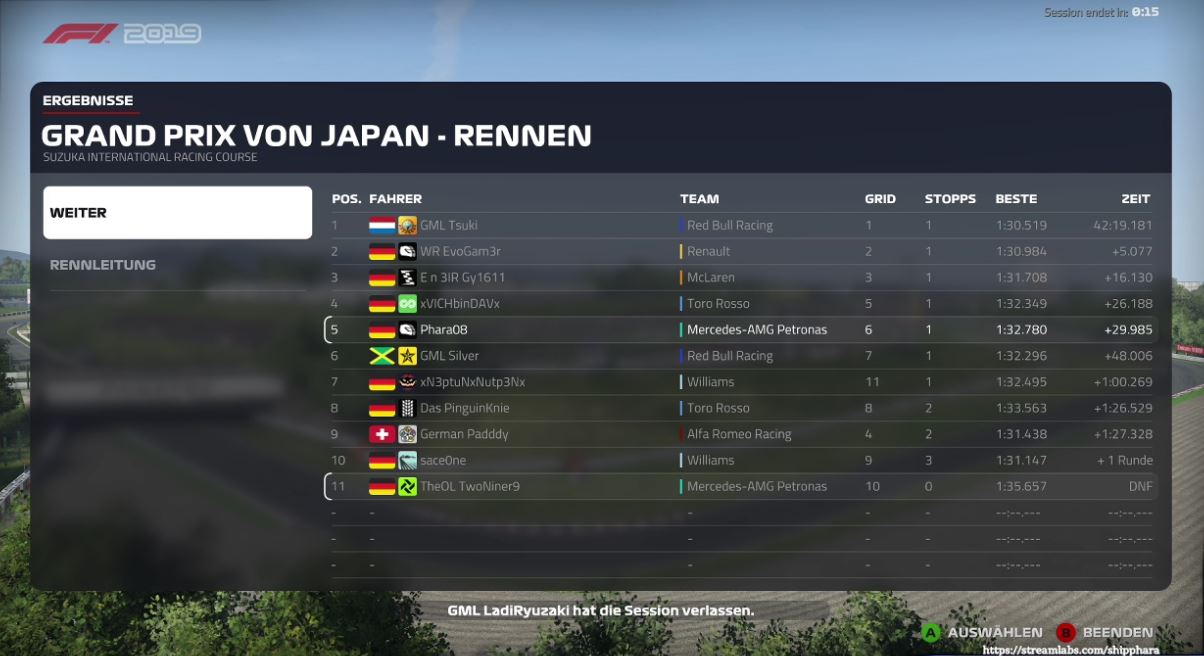Select xVICHbinDAVx in the results

741,304
